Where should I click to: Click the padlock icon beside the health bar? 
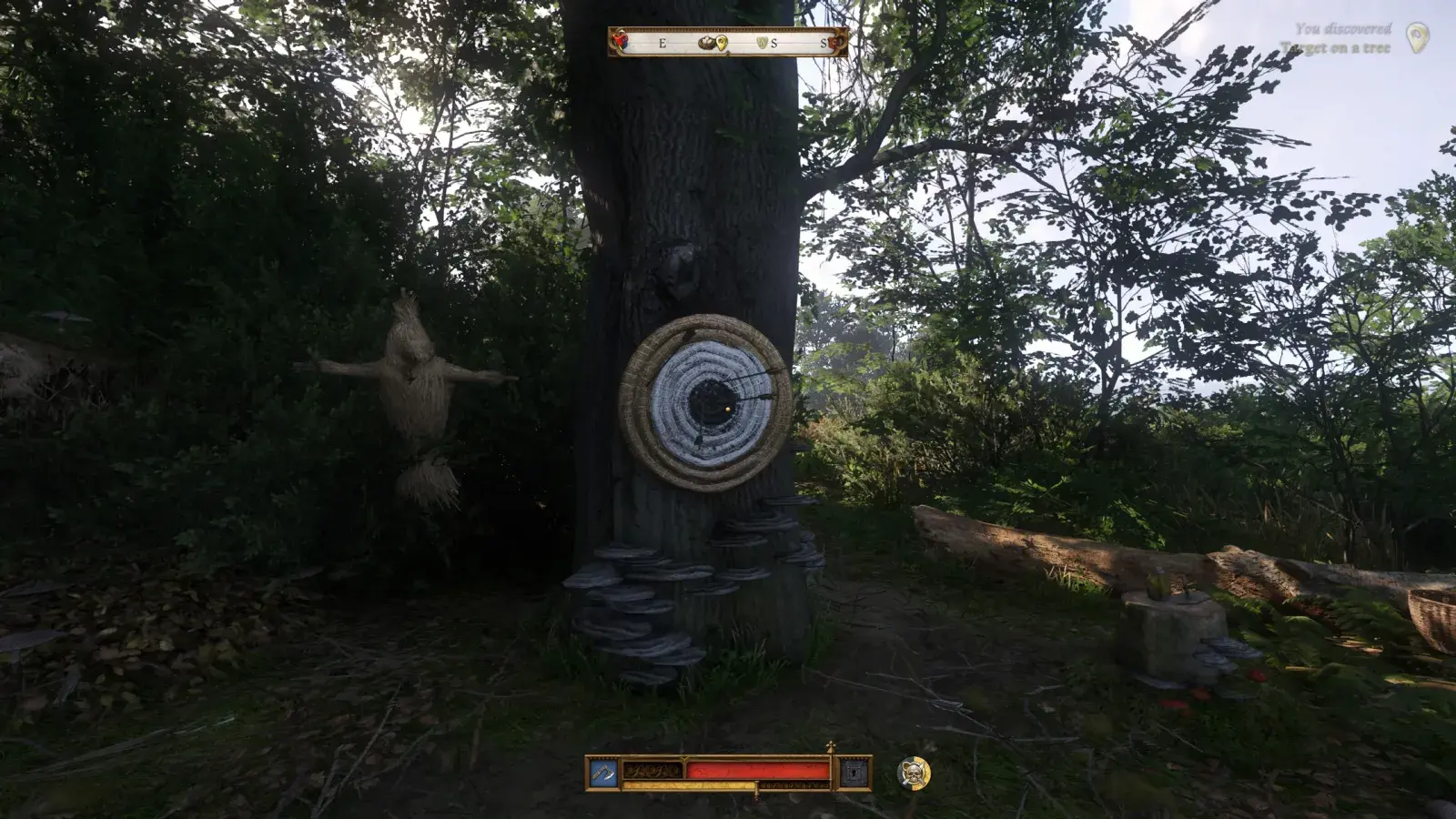(853, 773)
